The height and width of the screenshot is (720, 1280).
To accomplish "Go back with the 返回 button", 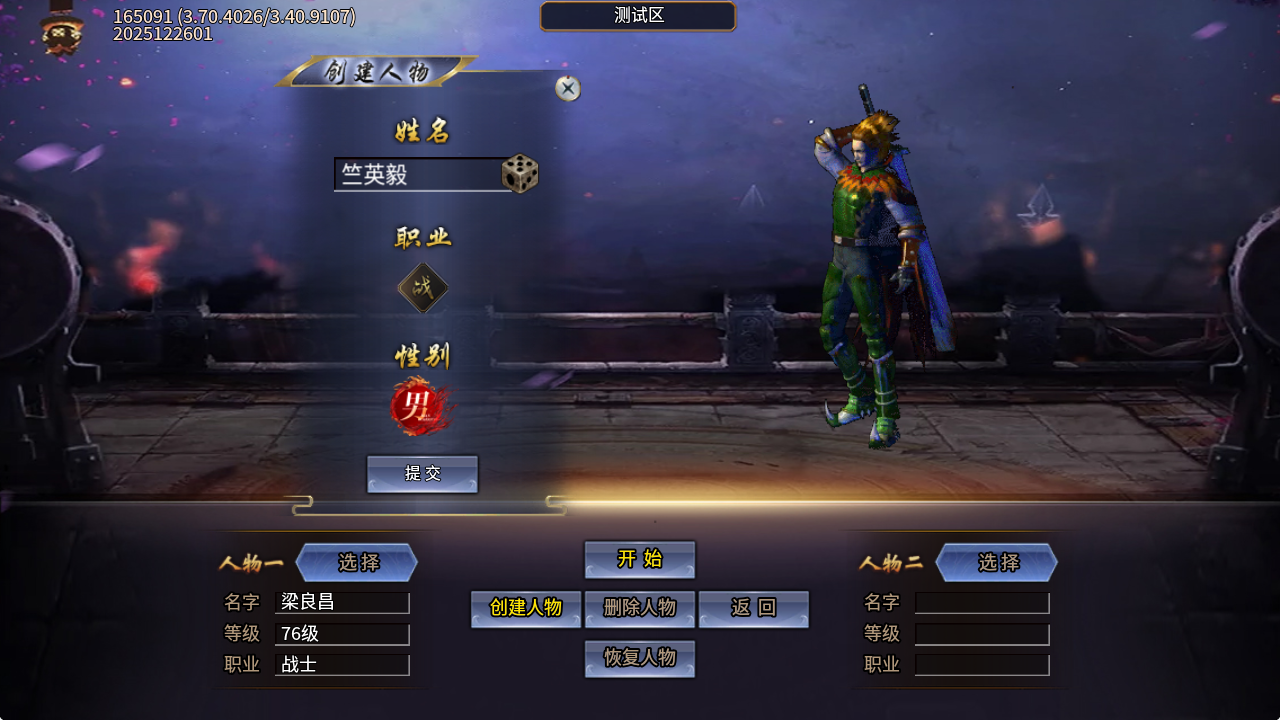I will coord(753,609).
